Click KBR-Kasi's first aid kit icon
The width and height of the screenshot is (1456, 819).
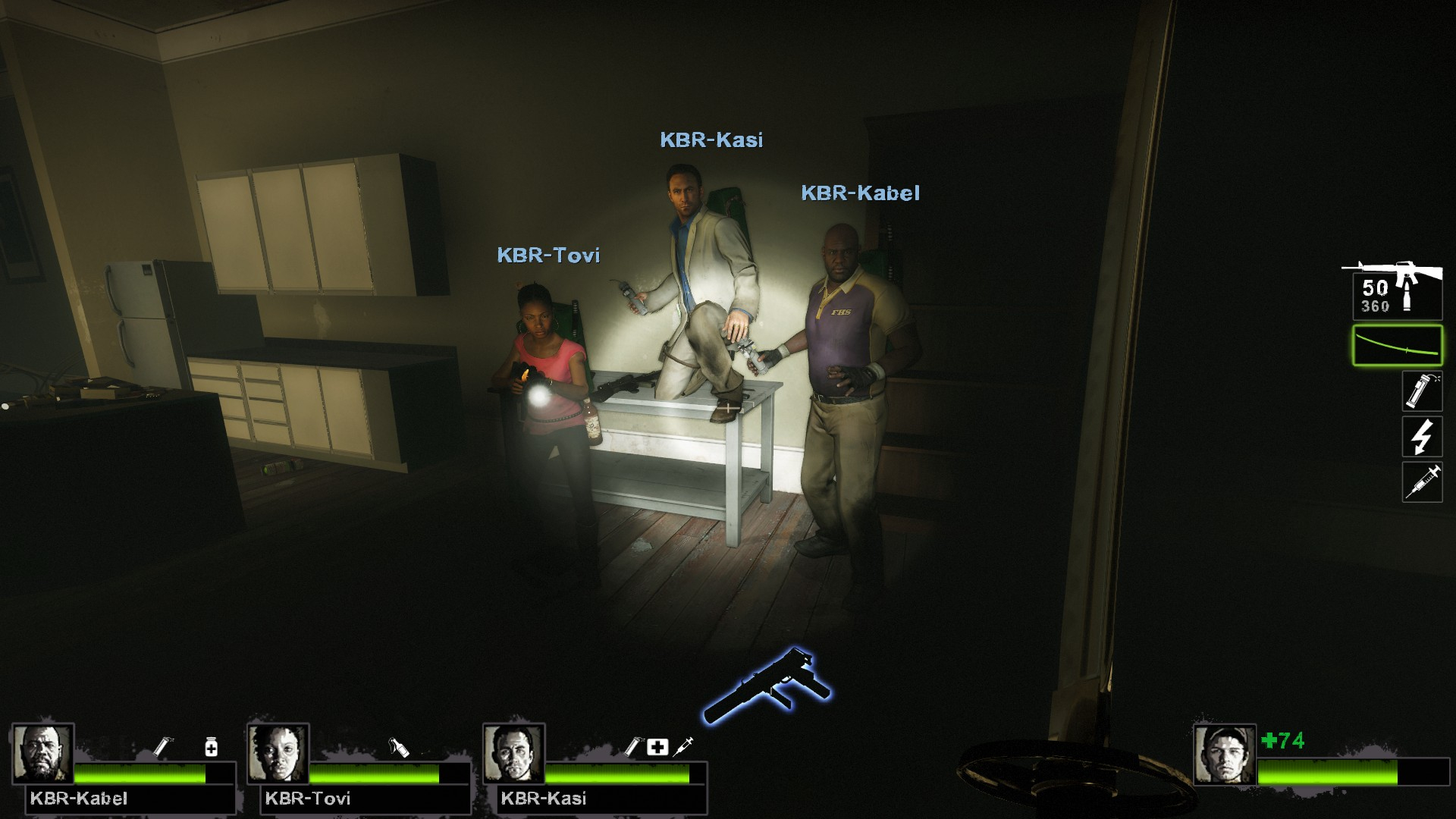click(657, 747)
